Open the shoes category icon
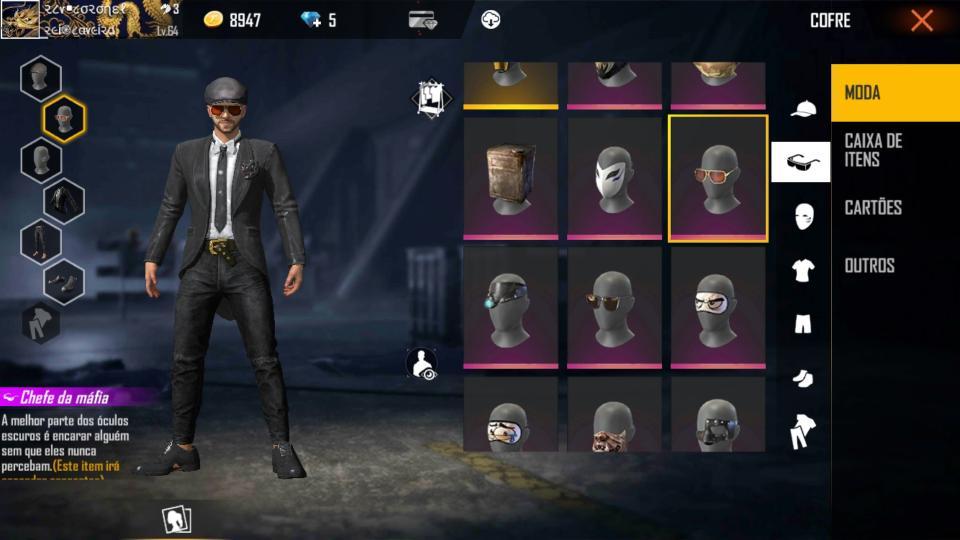960x540 pixels. (x=803, y=377)
